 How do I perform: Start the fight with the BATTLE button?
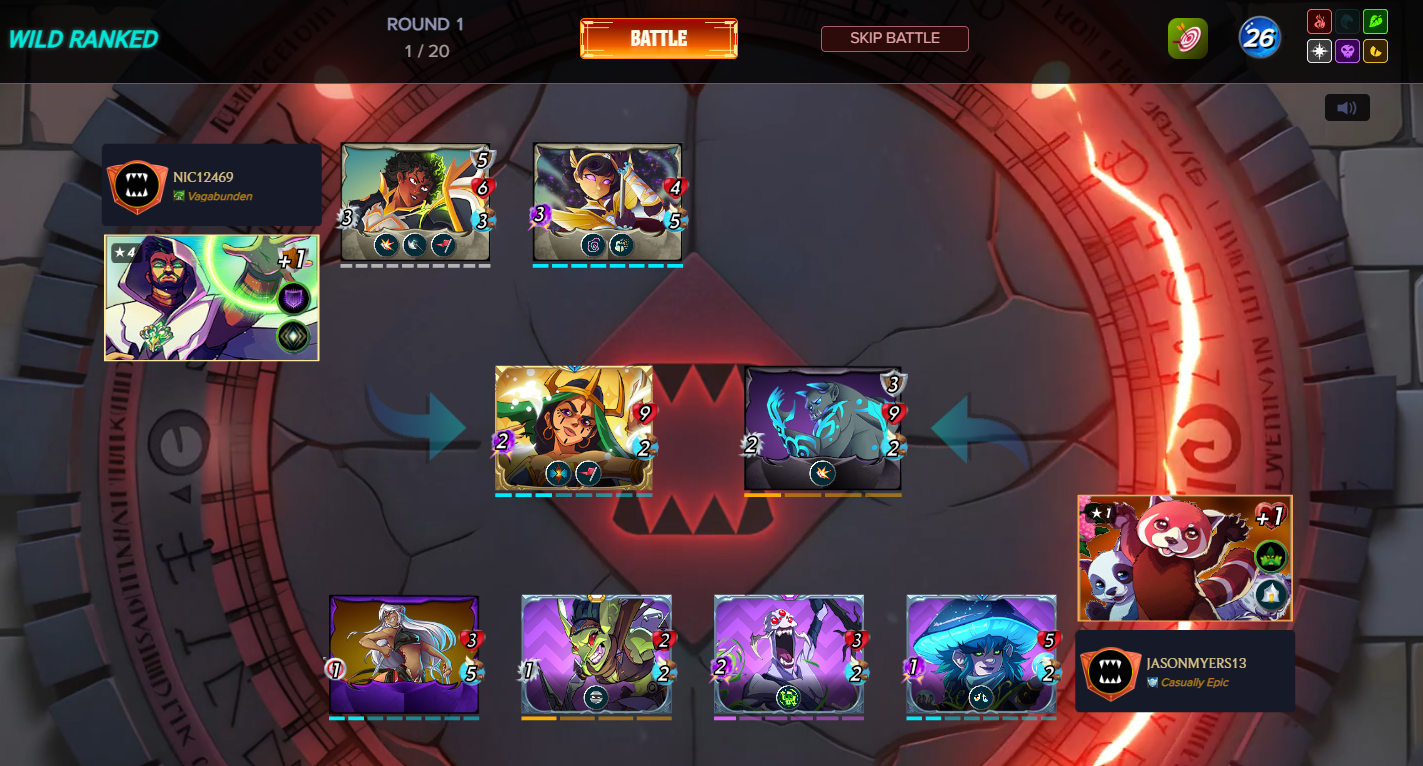click(659, 39)
